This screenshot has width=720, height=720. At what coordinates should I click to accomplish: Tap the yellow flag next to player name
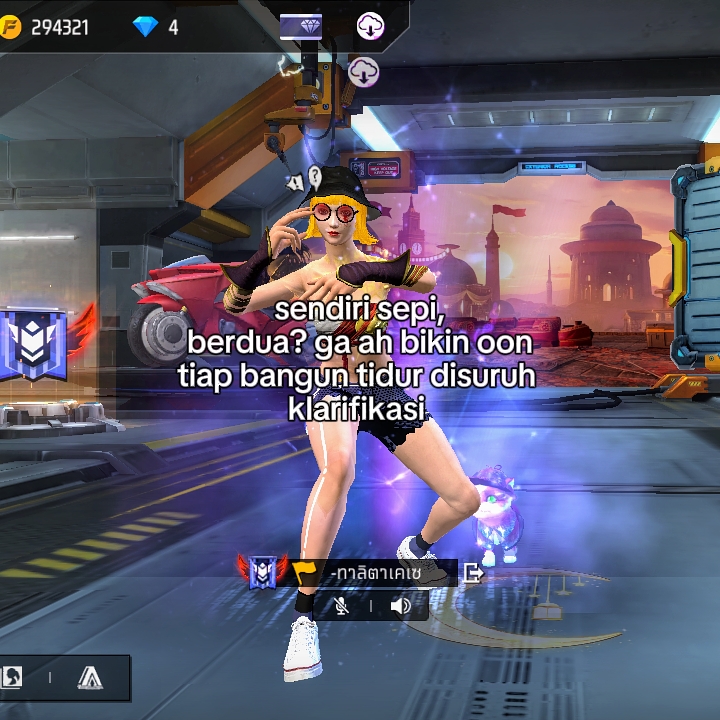(x=304, y=573)
